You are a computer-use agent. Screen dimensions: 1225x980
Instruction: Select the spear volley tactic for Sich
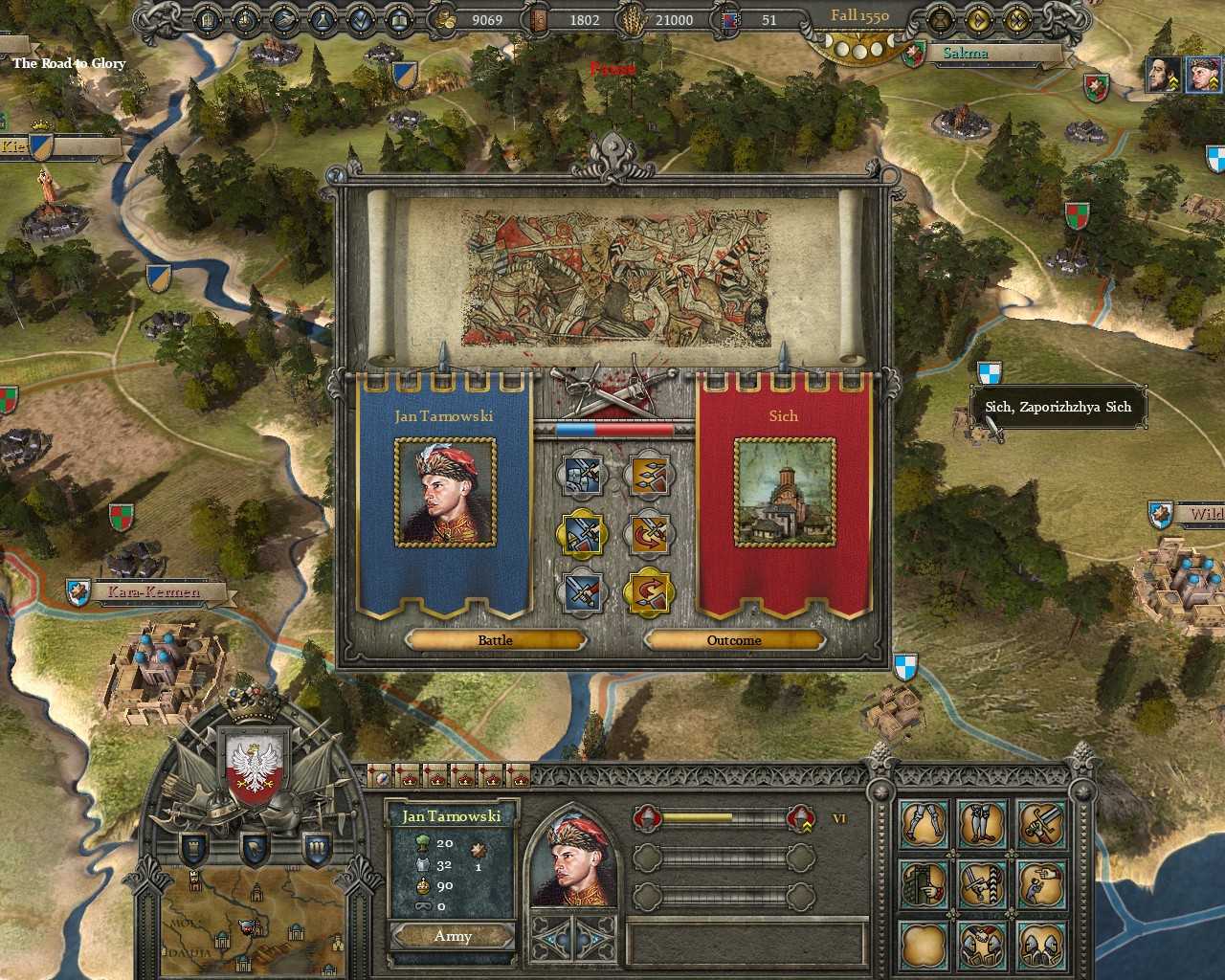point(648,476)
